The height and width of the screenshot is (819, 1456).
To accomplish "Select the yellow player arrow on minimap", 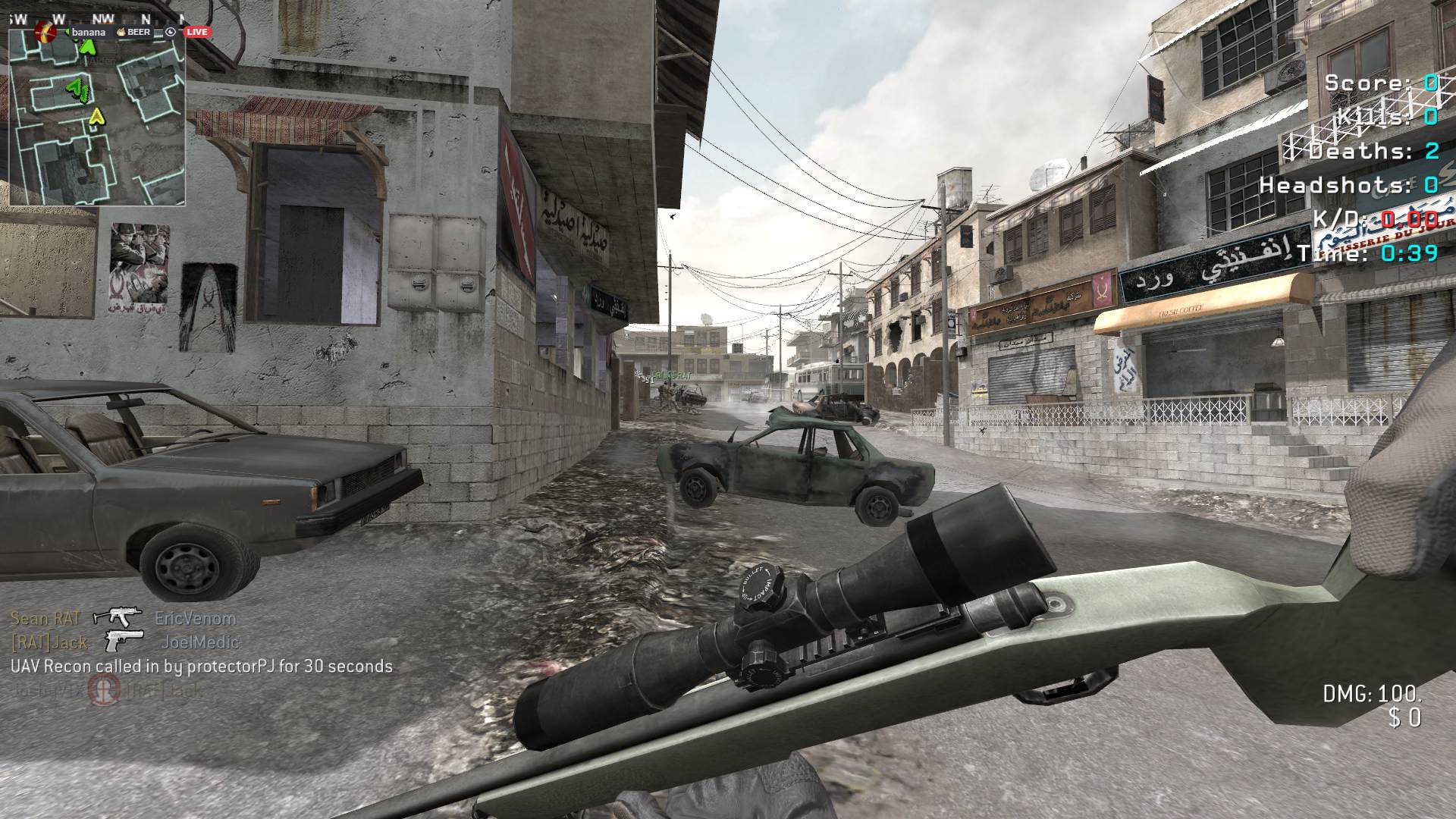I will 96,117.
